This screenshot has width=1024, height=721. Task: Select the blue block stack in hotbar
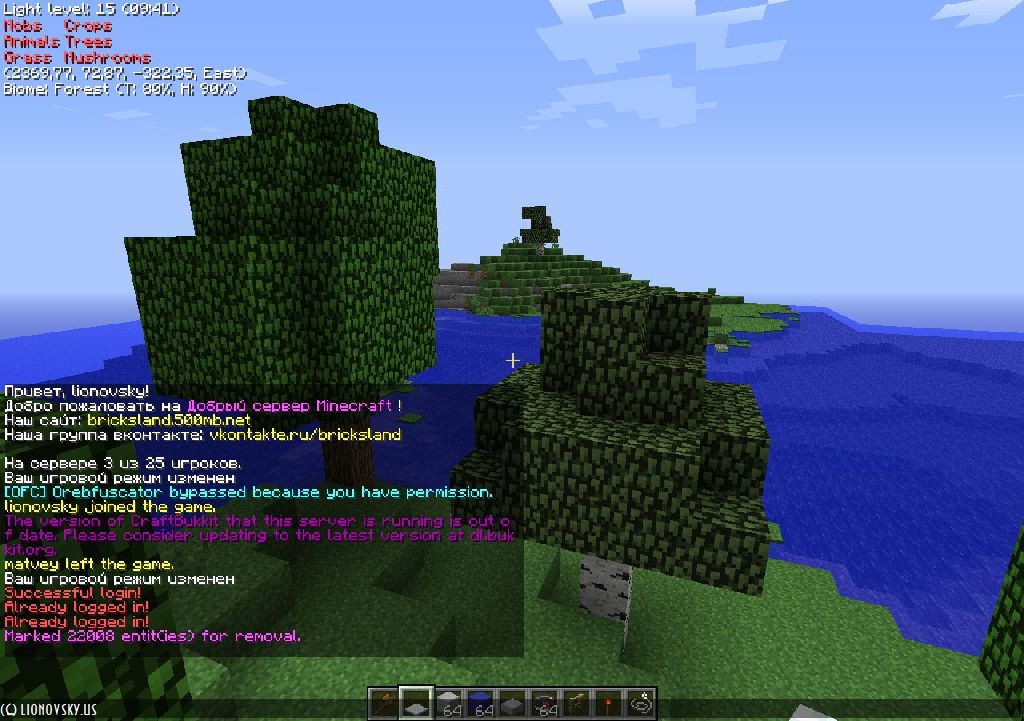click(x=481, y=704)
